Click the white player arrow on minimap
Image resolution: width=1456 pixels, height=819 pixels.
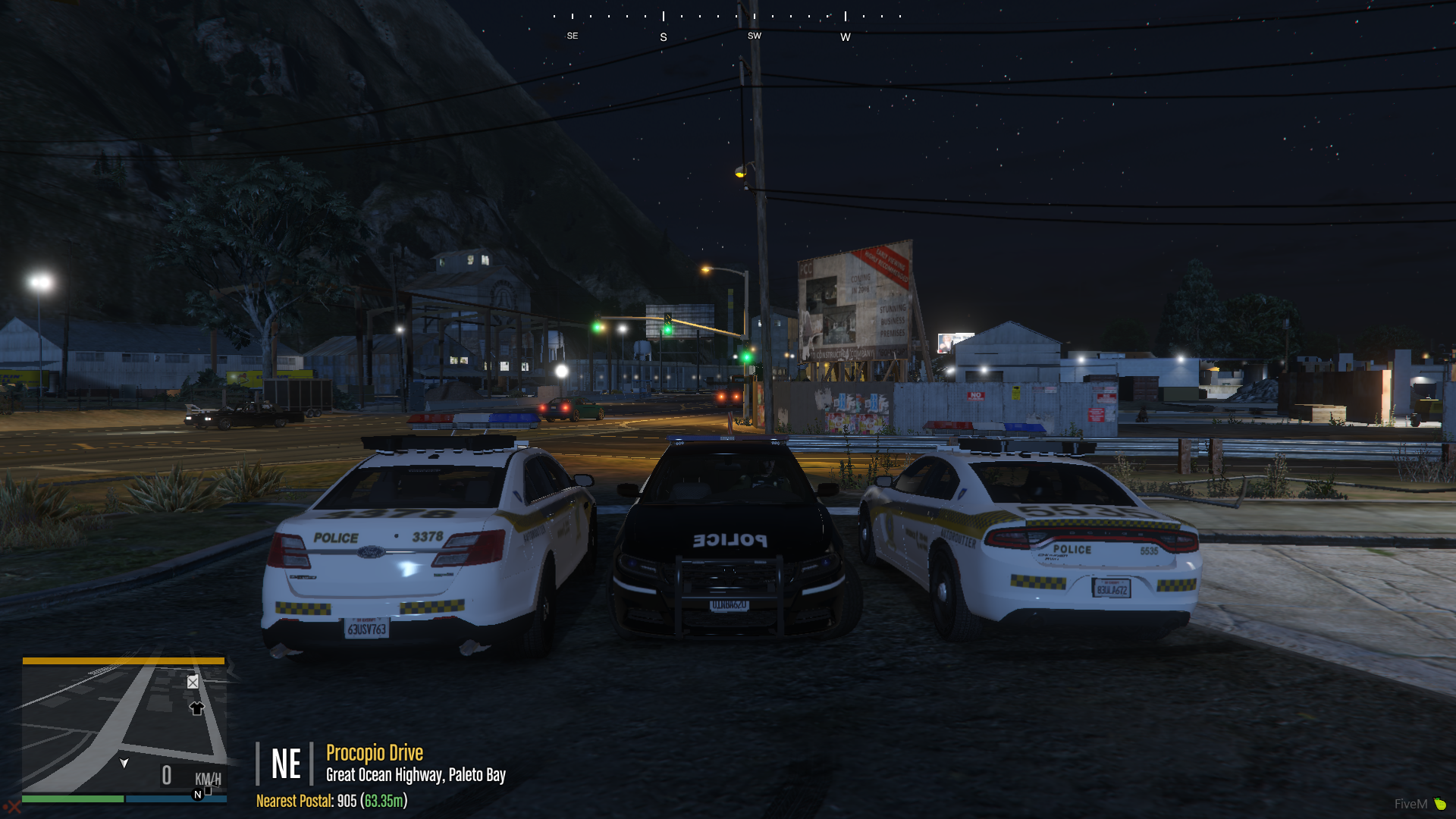click(124, 763)
